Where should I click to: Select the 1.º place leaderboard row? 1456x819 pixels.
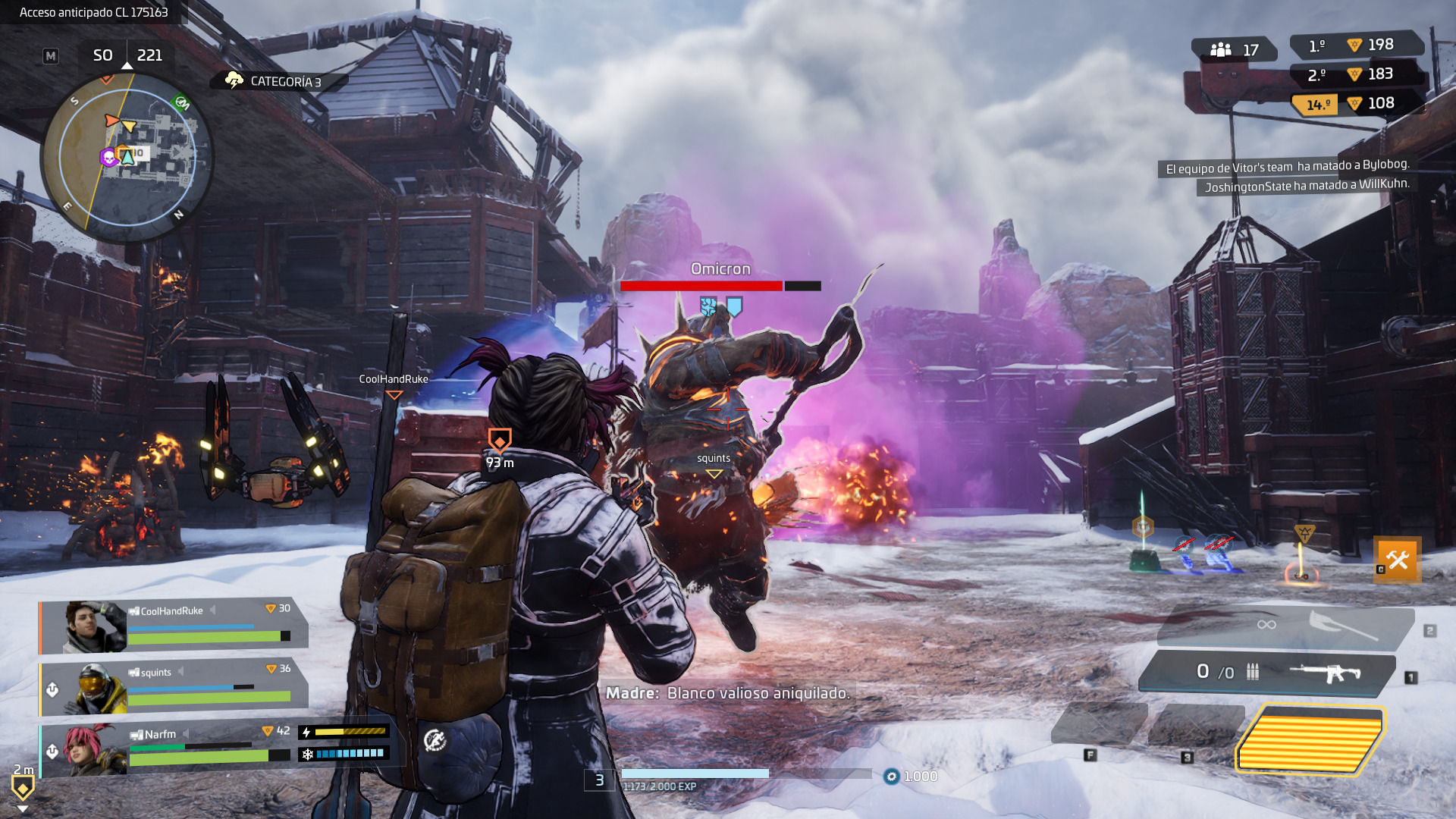coord(1354,45)
